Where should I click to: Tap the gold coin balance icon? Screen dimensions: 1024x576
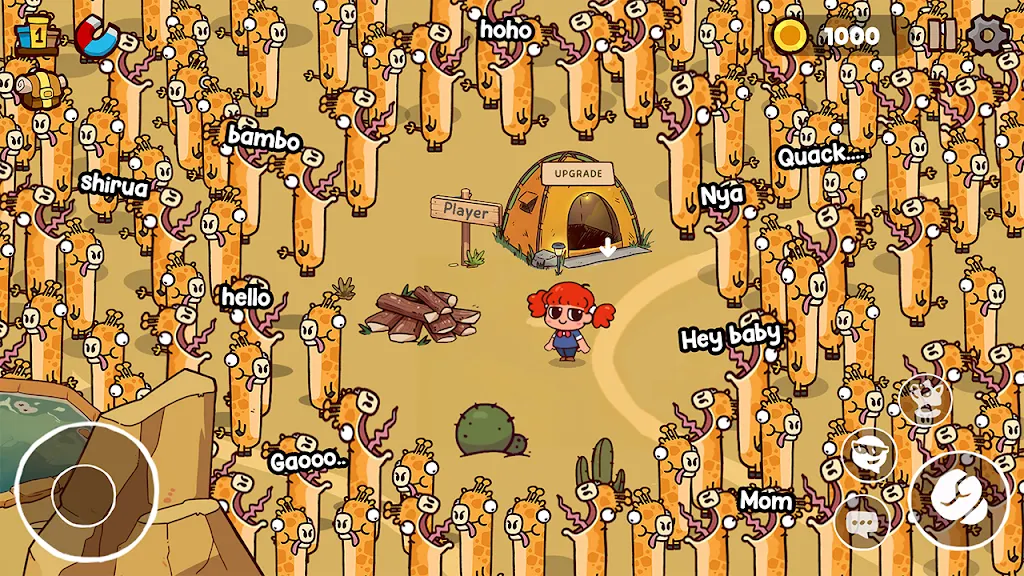790,36
